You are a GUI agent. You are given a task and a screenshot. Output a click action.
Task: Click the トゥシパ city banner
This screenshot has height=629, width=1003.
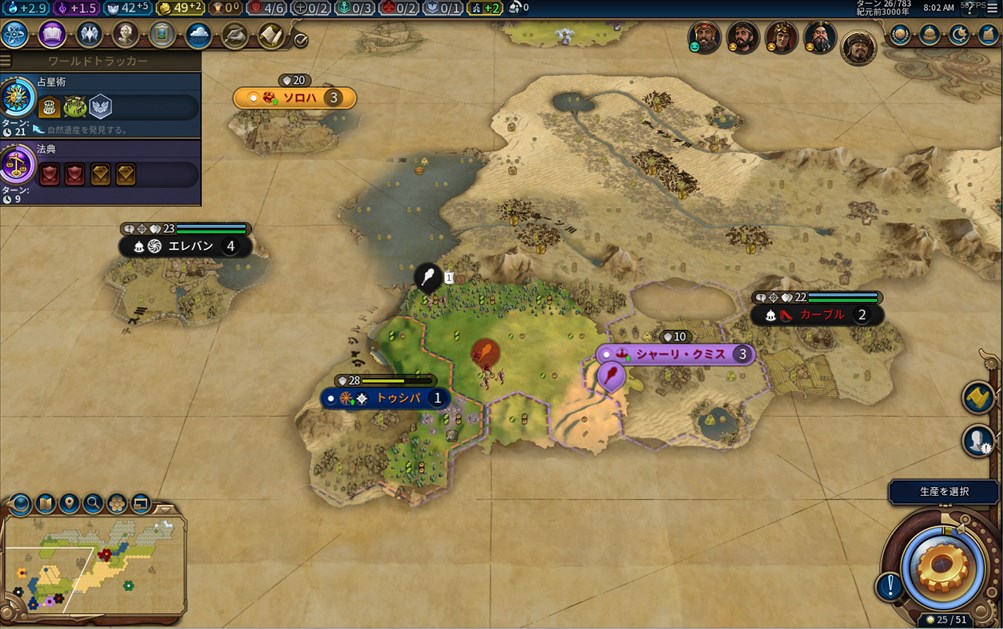[x=385, y=398]
